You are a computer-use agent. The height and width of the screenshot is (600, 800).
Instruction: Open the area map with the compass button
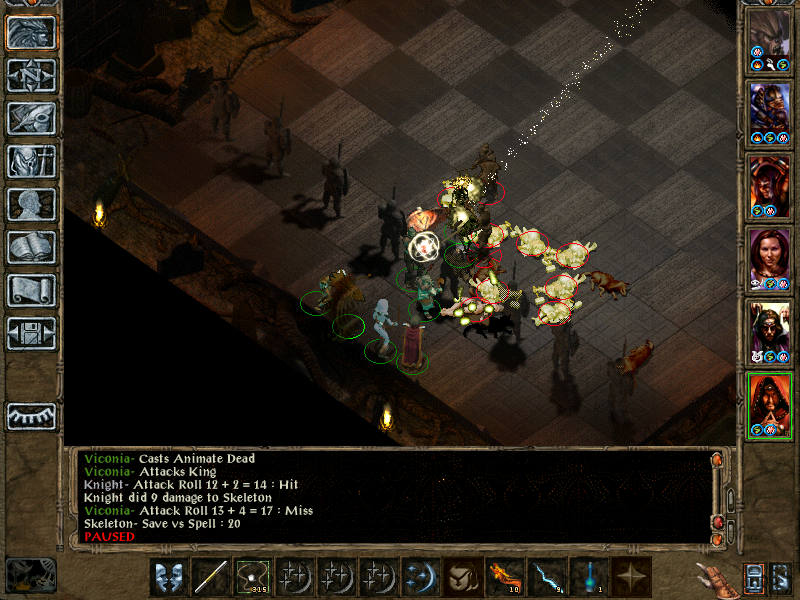tap(31, 76)
